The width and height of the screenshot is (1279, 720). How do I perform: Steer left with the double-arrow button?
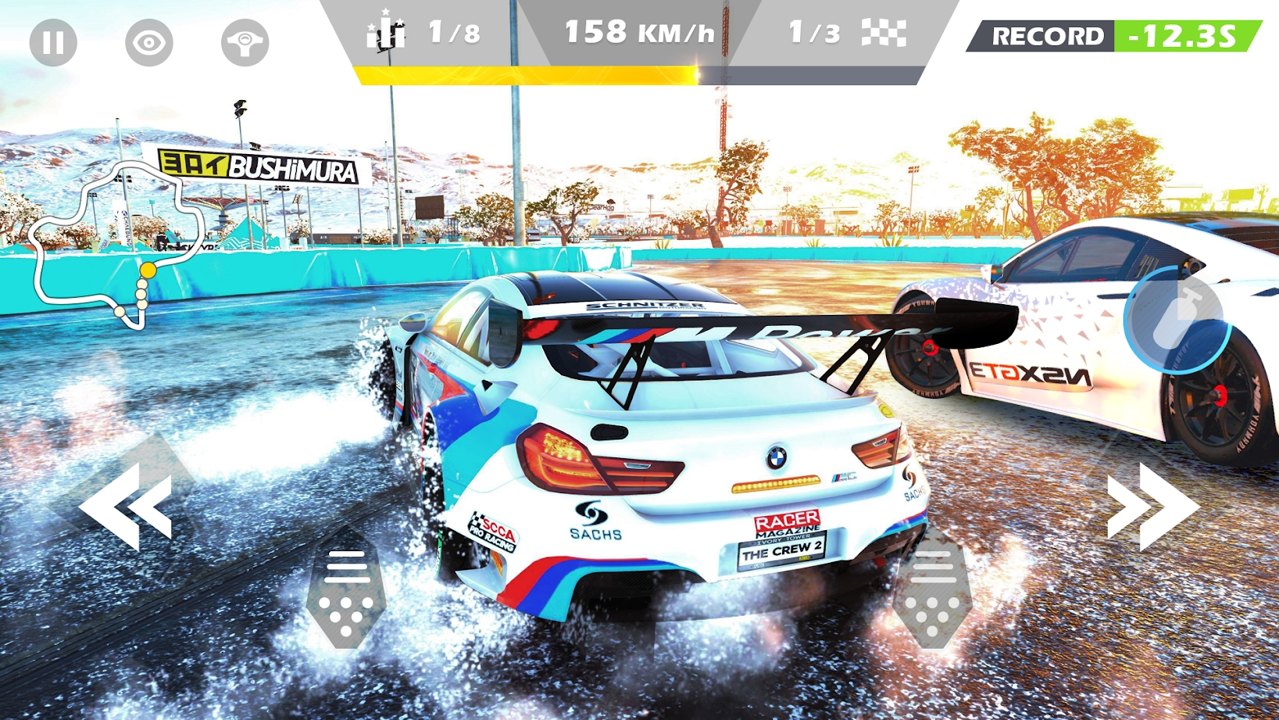coord(126,506)
